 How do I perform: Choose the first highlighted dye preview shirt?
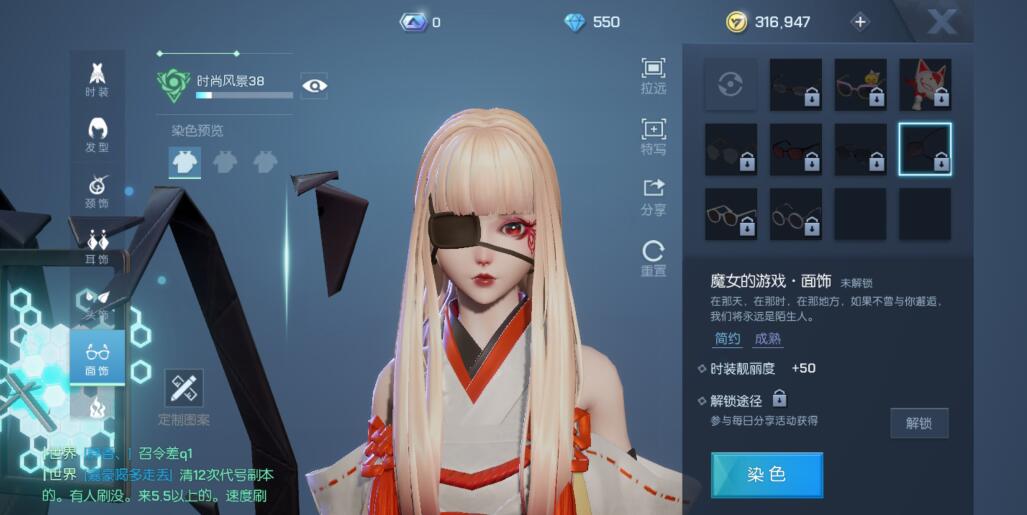tap(185, 162)
